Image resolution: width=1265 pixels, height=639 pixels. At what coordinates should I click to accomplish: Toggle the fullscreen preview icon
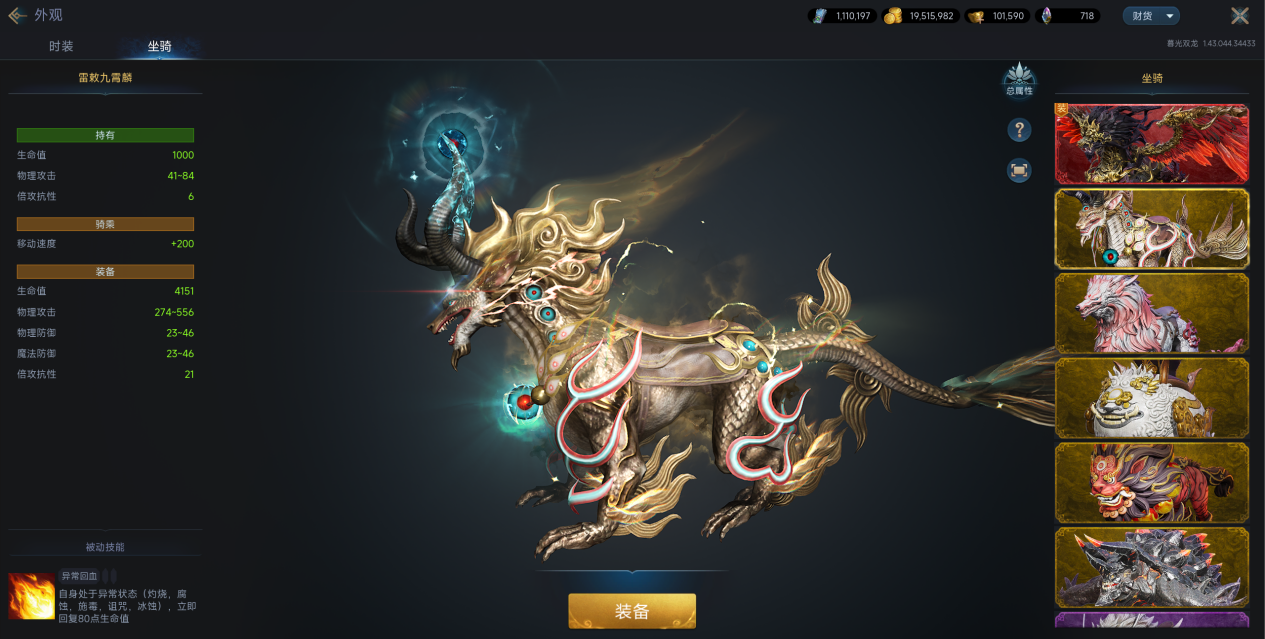[1019, 170]
